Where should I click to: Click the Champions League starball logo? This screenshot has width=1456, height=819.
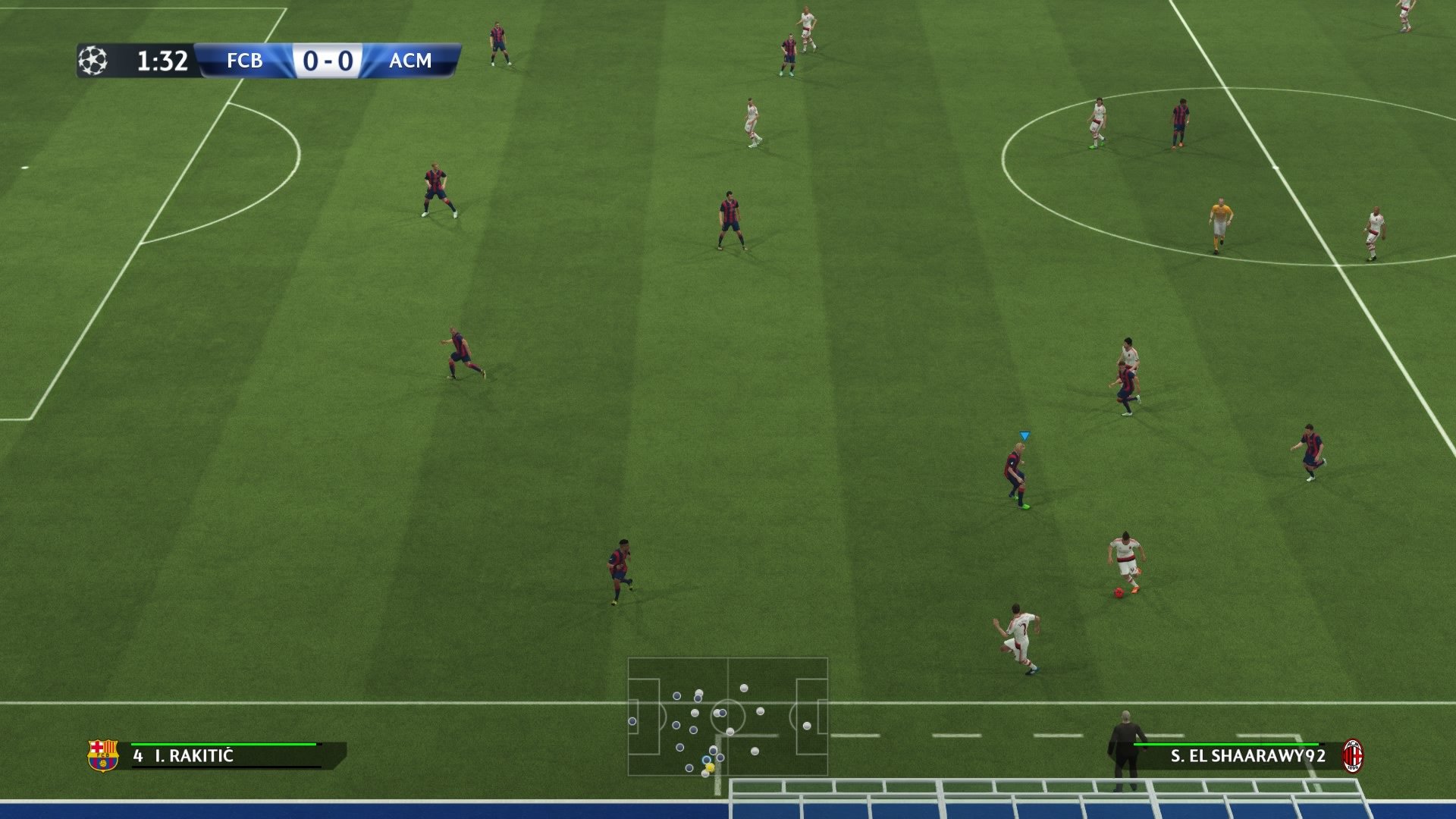pos(93,60)
